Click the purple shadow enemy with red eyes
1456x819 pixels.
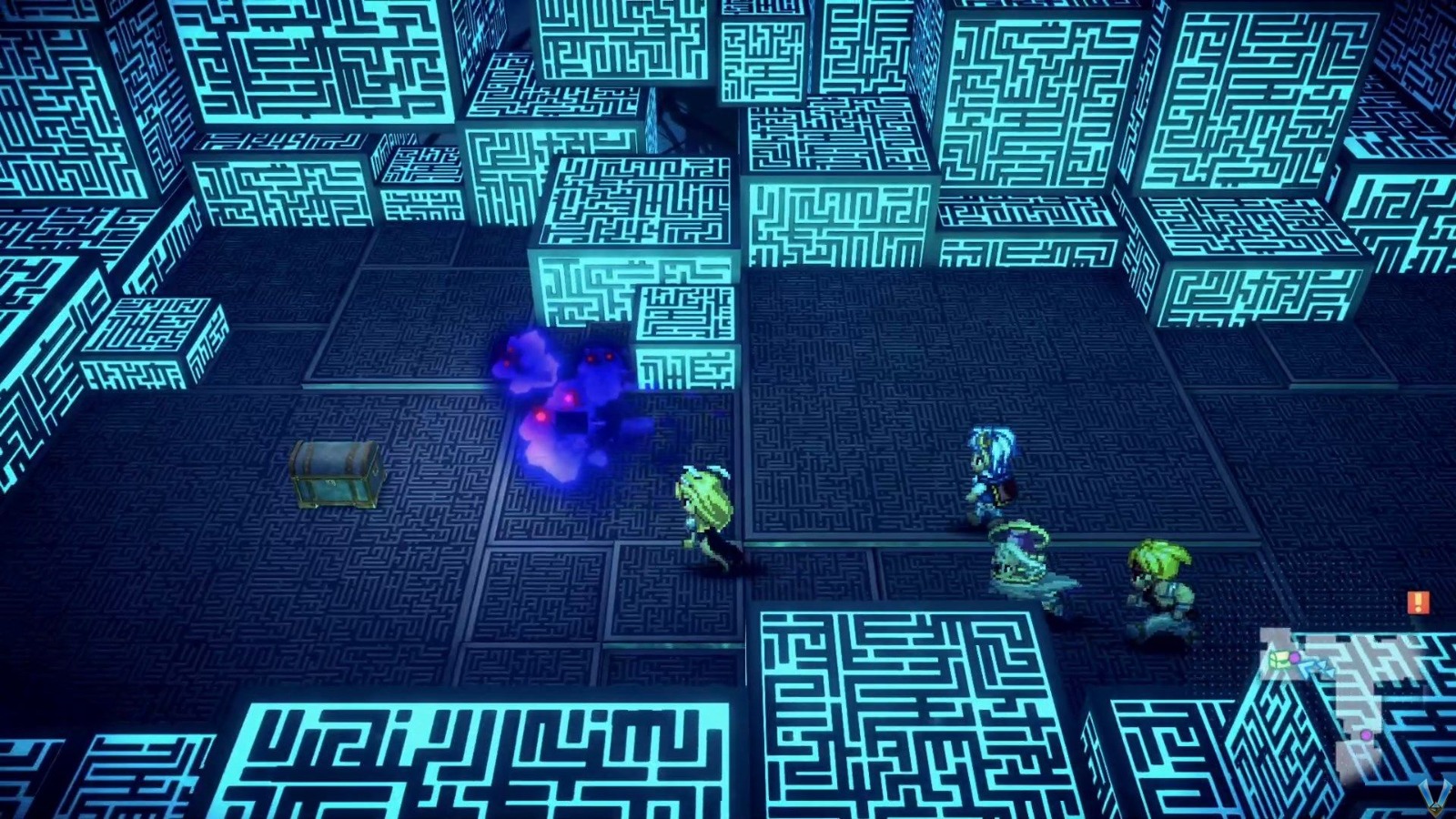[x=573, y=391]
